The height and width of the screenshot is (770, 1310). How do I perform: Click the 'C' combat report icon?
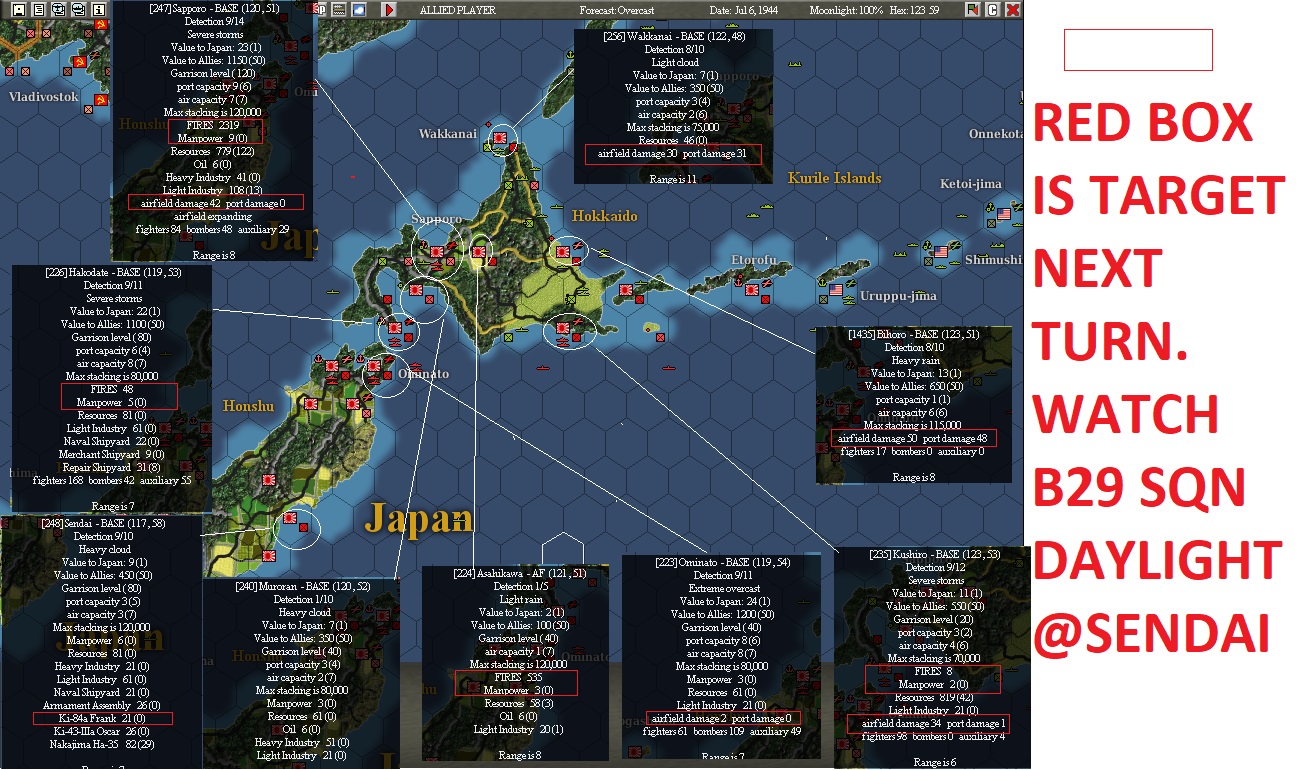[x=993, y=10]
